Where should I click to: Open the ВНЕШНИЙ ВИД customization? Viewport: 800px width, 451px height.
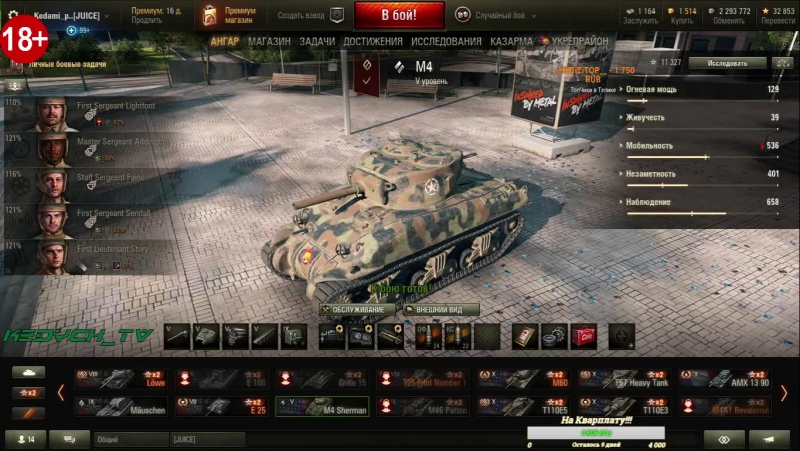(x=440, y=309)
